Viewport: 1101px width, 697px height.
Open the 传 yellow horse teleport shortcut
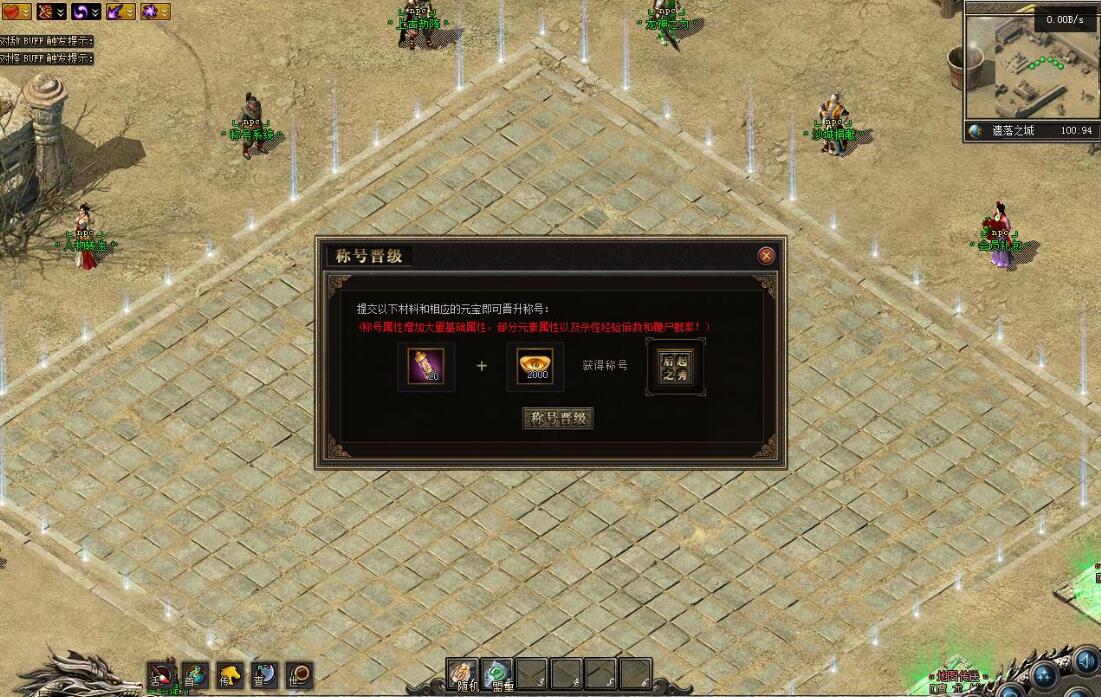(x=231, y=675)
